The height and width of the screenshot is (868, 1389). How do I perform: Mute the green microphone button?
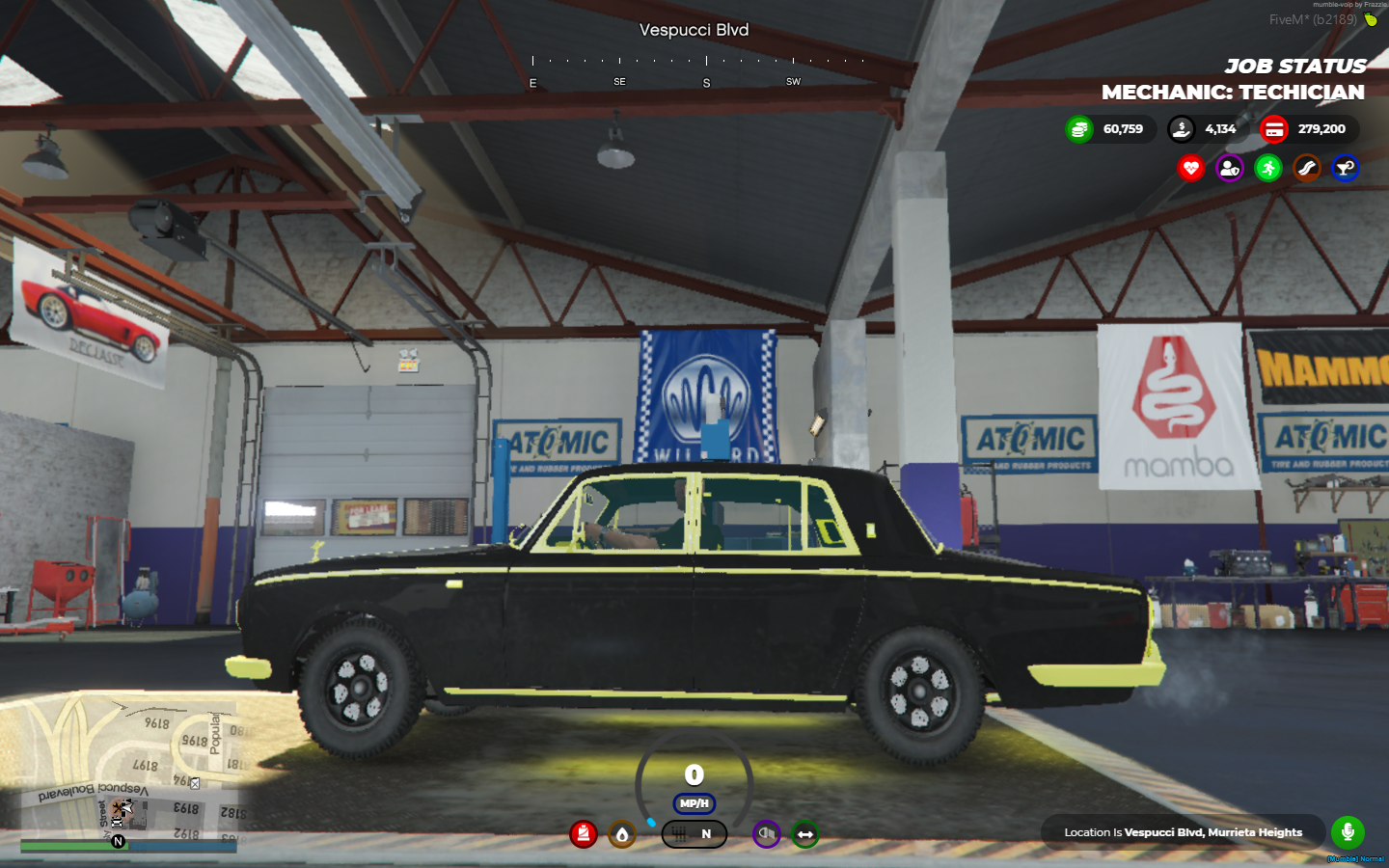point(1347,831)
